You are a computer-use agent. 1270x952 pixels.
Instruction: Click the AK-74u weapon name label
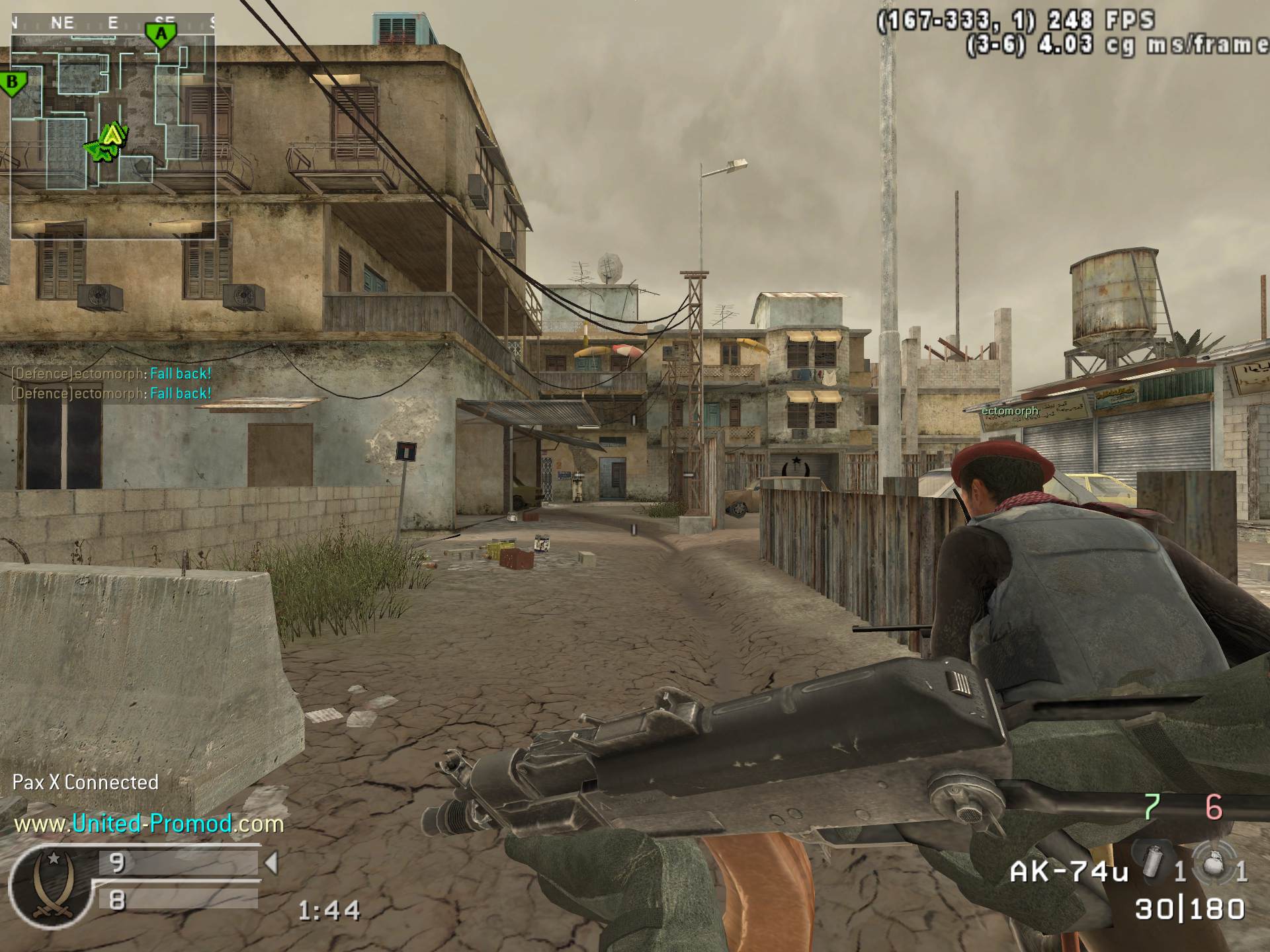point(1068,873)
